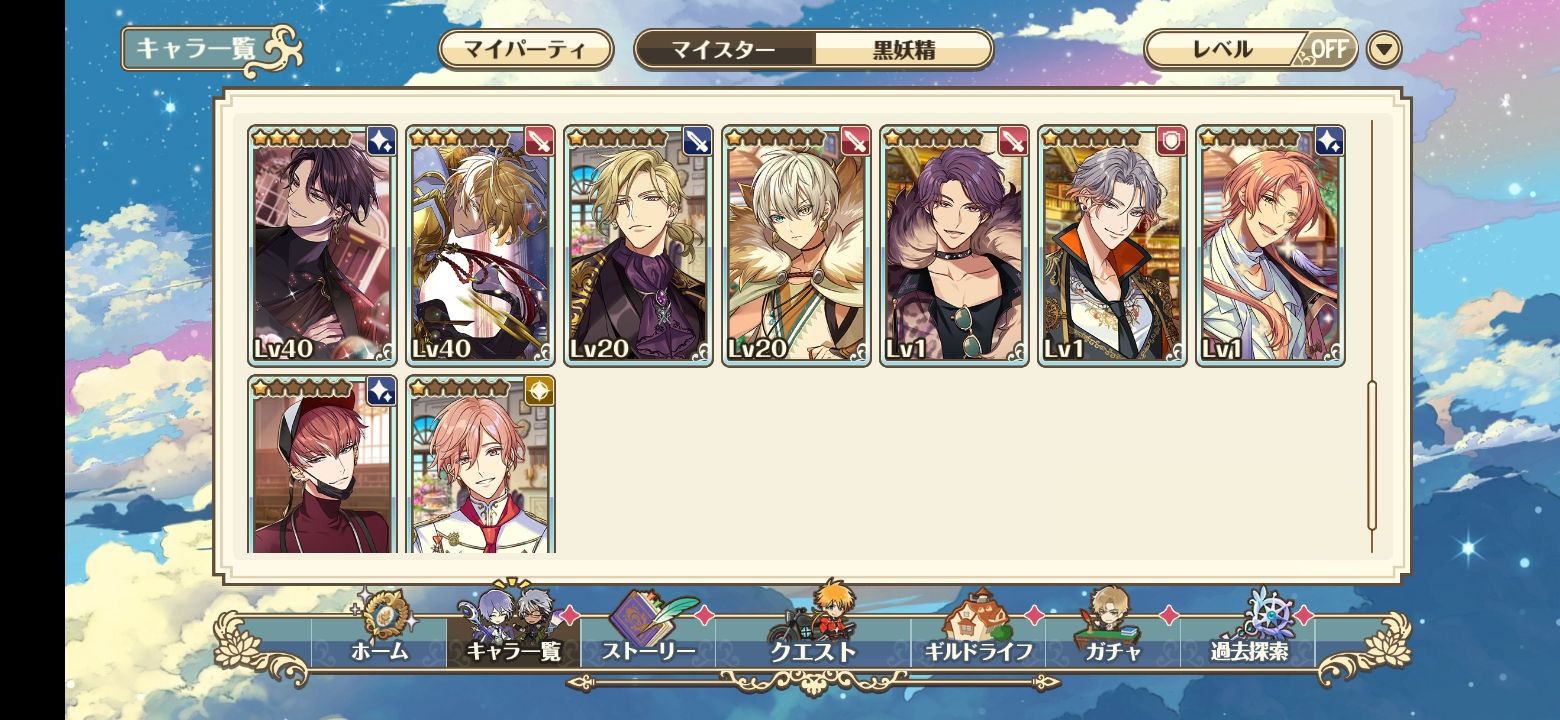The width and height of the screenshot is (1560, 720).
Task: Open the マイパーティ party screen
Action: tap(525, 49)
